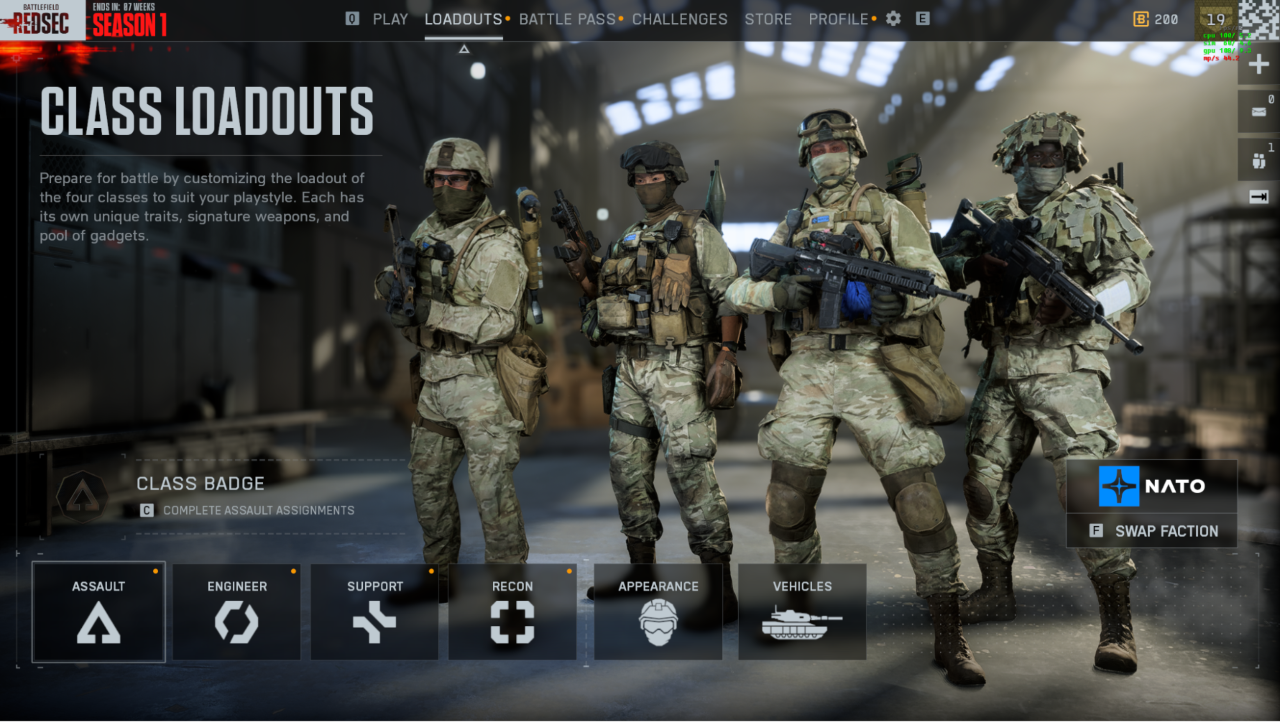Viewport: 1280px width, 722px height.
Task: Open the mail envelope icon
Action: click(1258, 112)
